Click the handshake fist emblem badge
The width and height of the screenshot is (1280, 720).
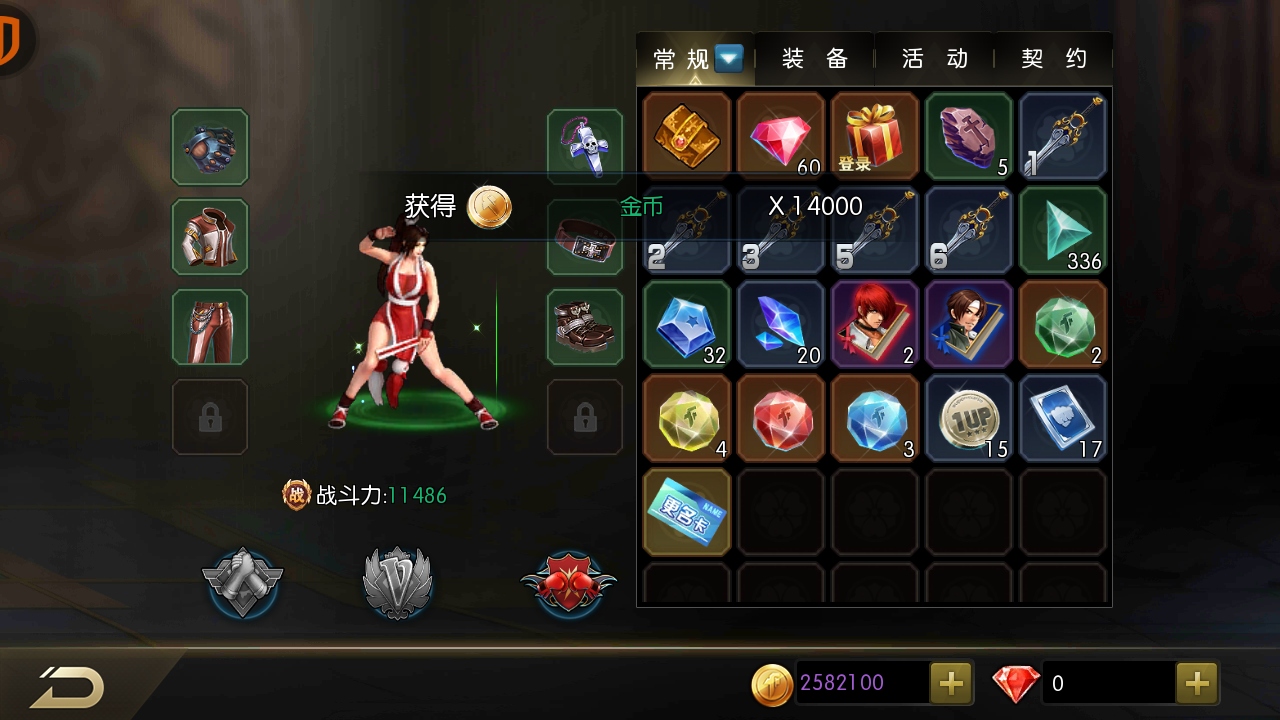click(242, 581)
